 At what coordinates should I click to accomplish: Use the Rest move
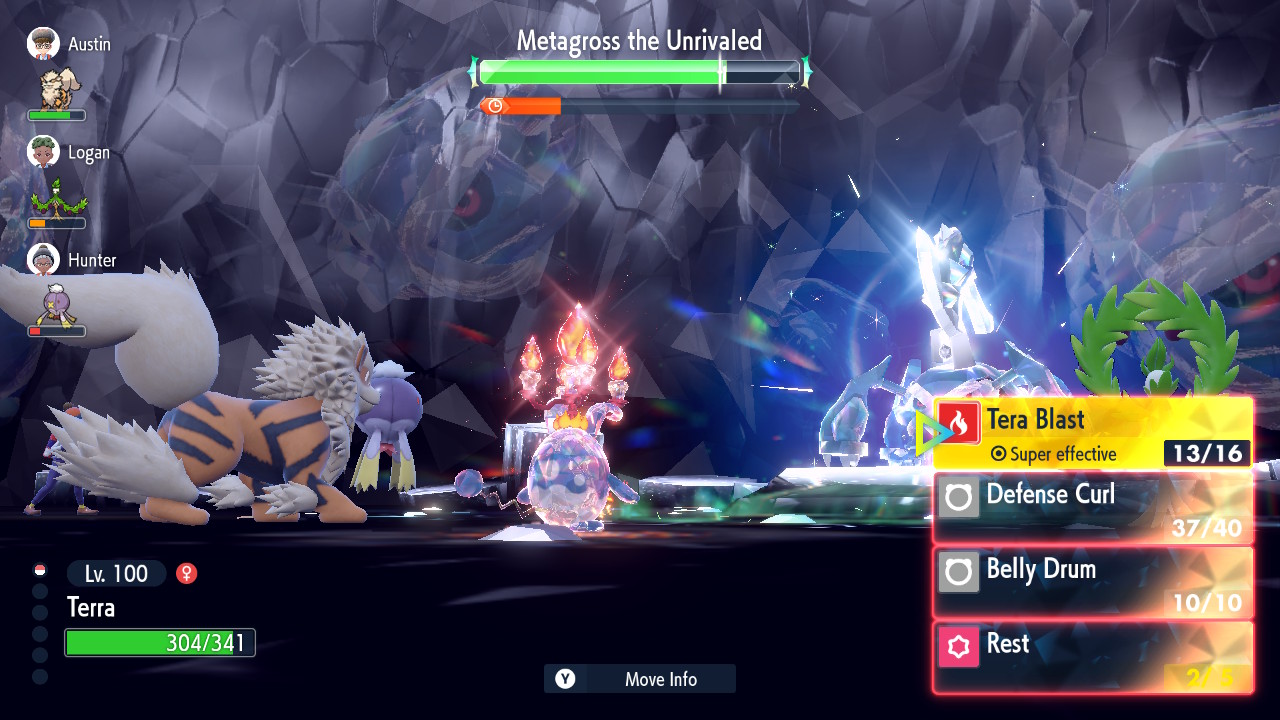pos(1092,657)
